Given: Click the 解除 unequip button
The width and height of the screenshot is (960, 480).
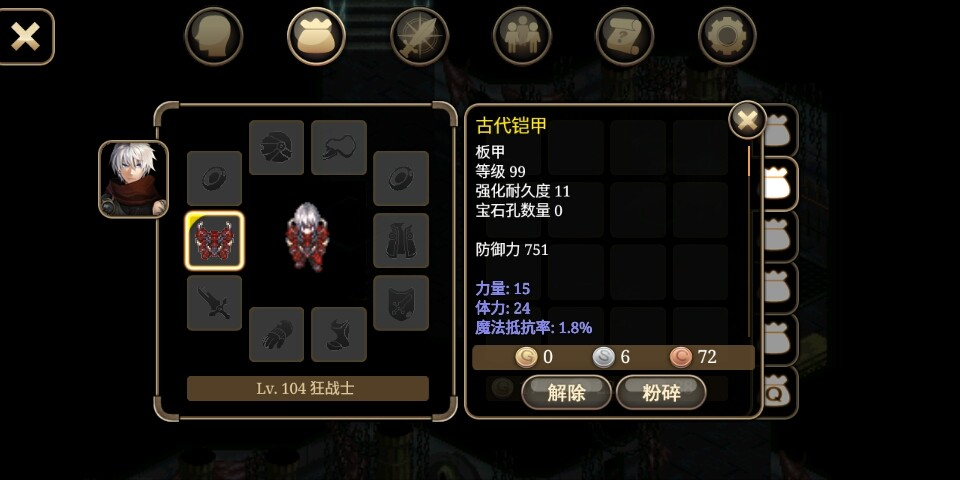Looking at the screenshot, I should point(566,392).
